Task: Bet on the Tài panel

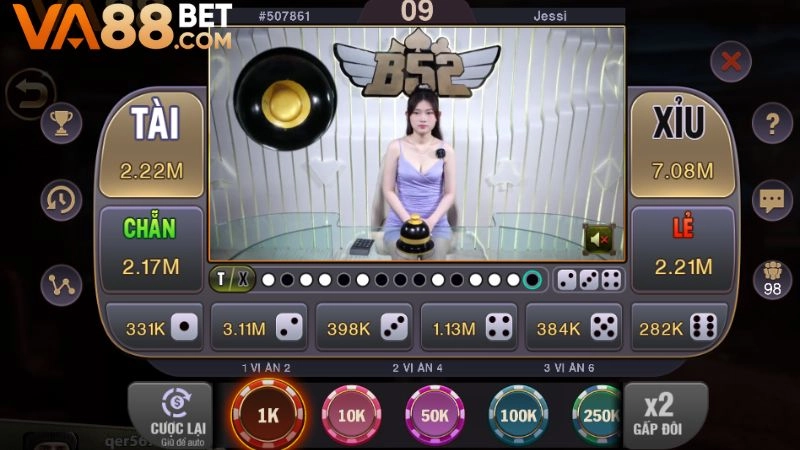Action: pos(151,145)
